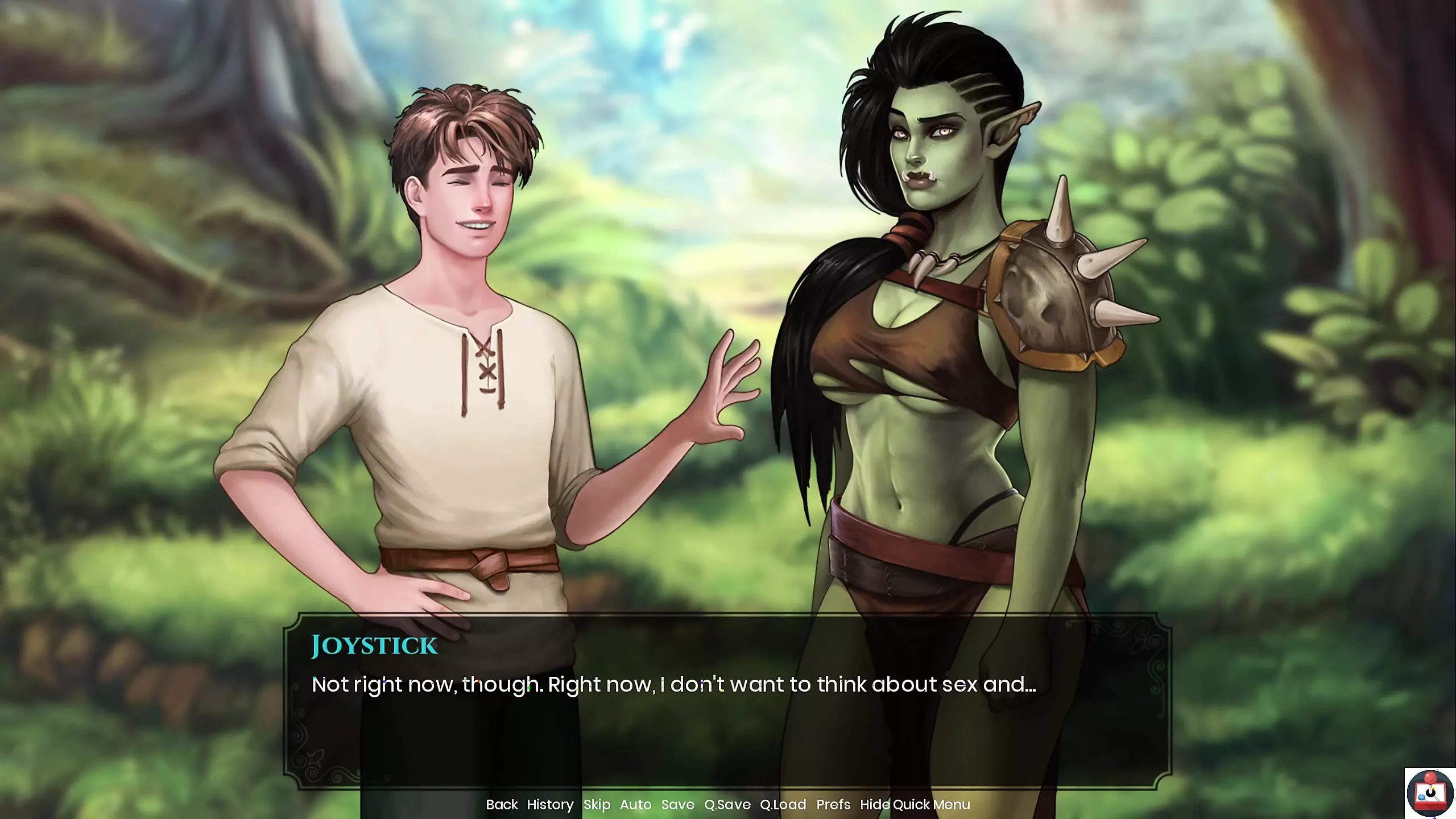Open the Save game screen

coord(677,804)
